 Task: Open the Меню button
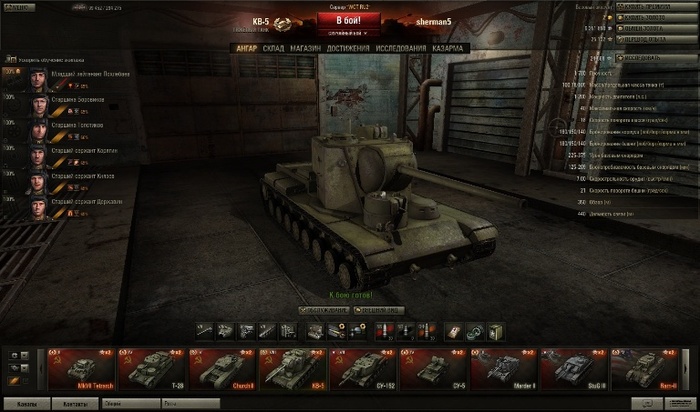tap(17, 6)
